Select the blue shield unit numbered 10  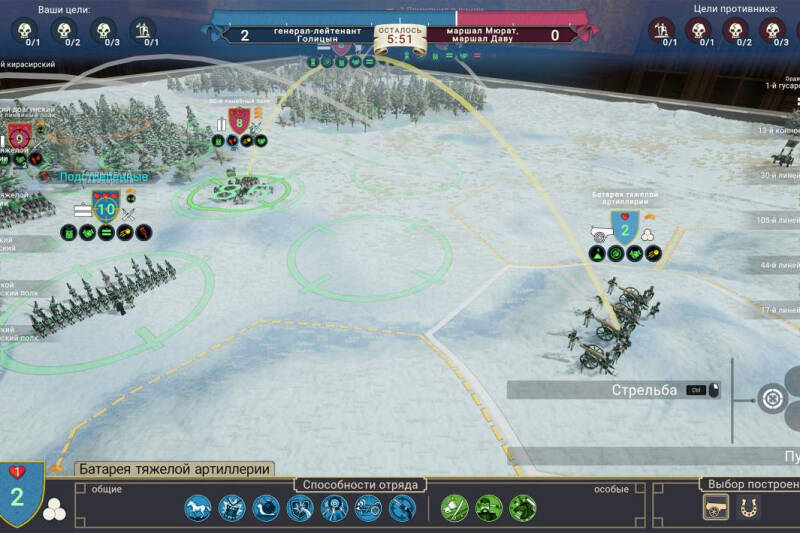point(105,207)
